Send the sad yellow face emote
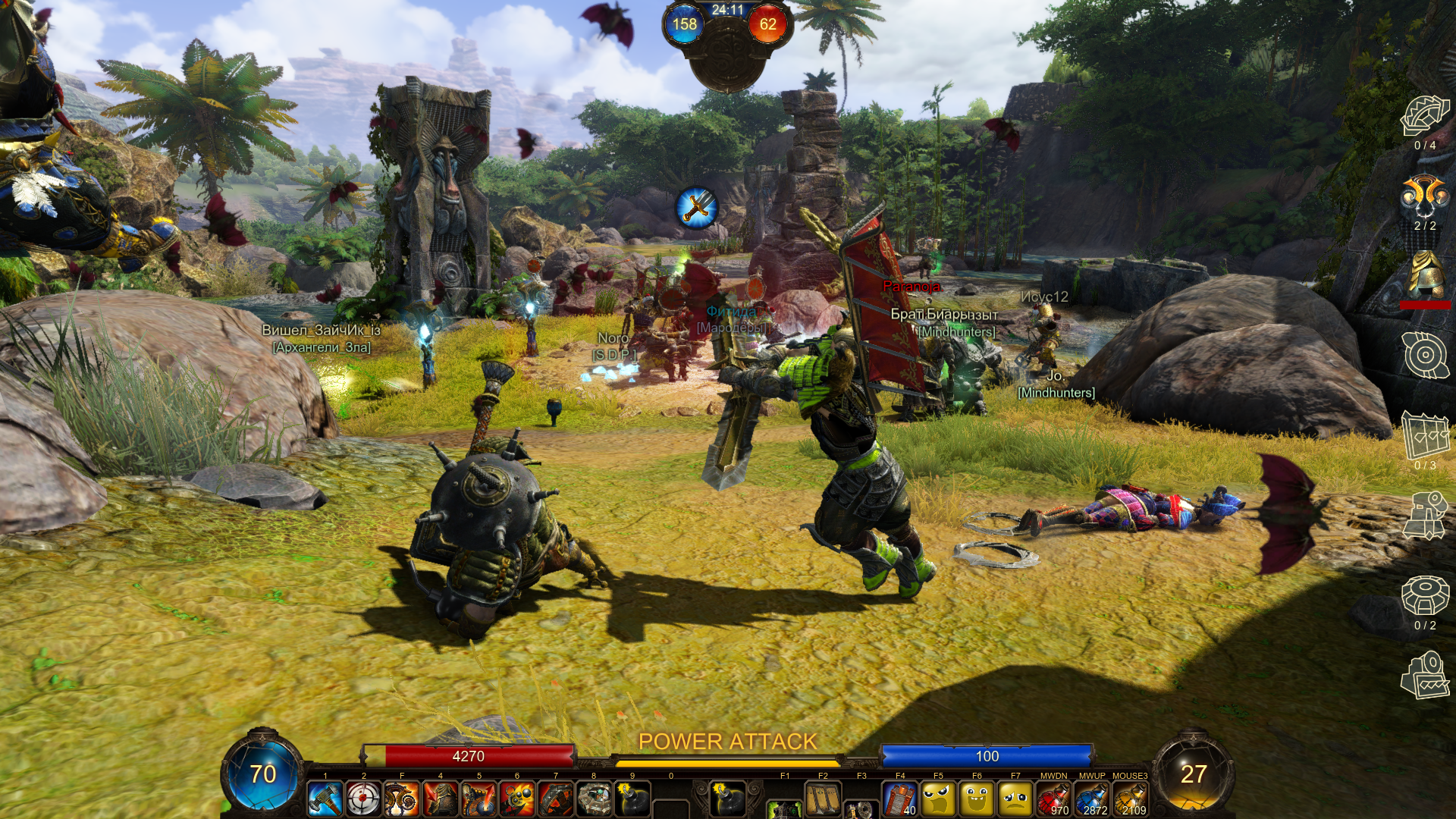Image resolution: width=1456 pixels, height=819 pixels. click(x=1015, y=799)
